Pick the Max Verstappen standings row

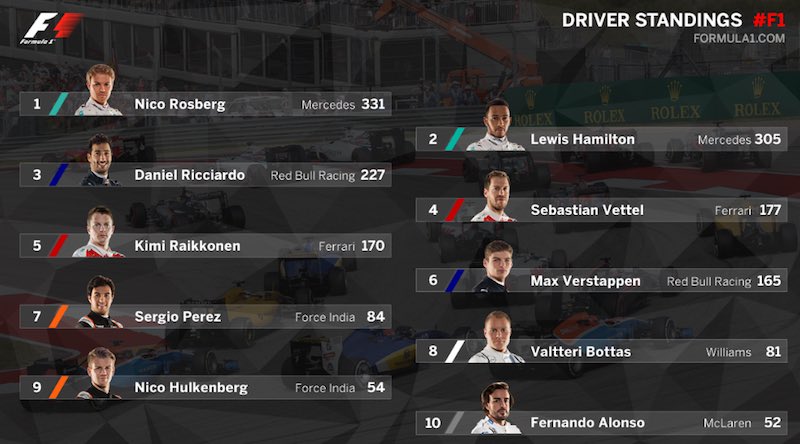point(601,281)
